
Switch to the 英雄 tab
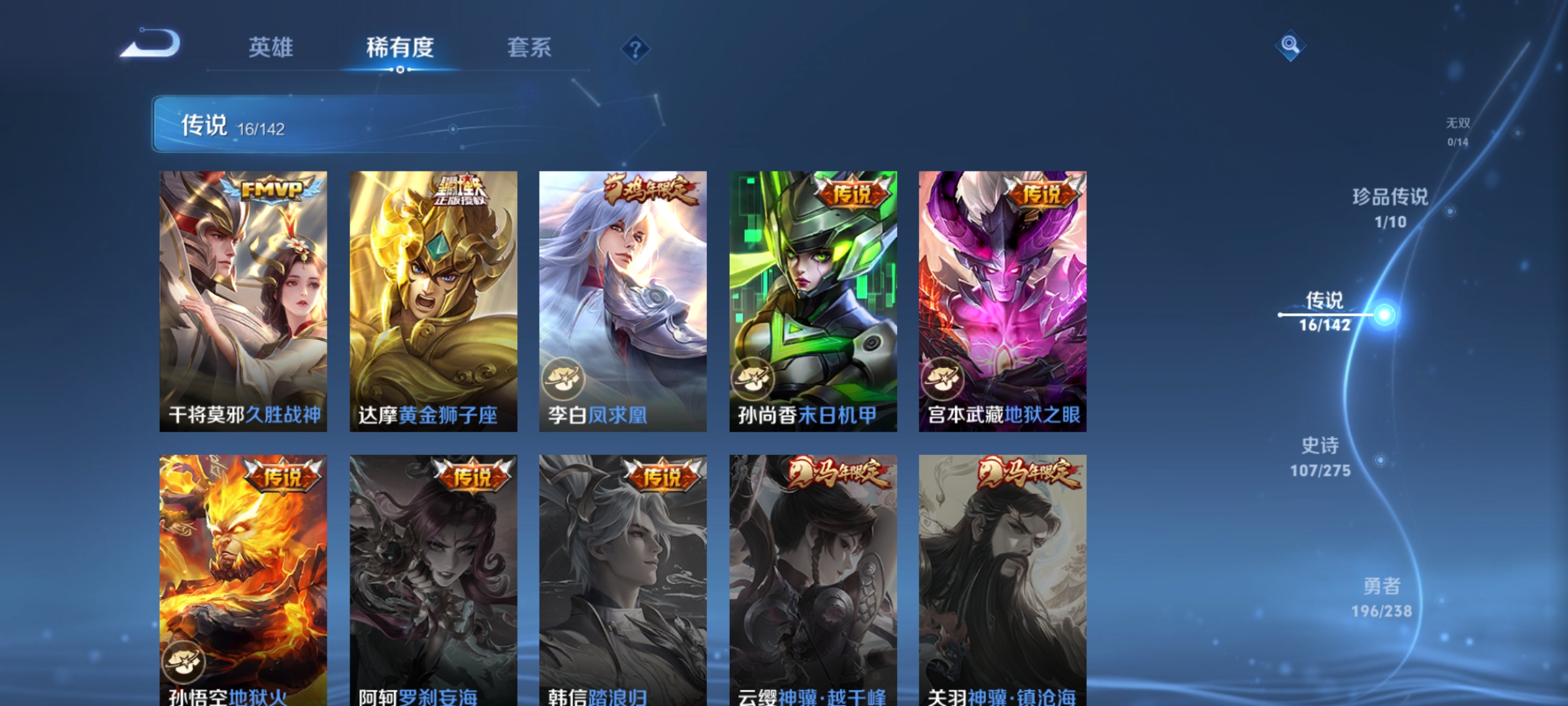tap(272, 47)
